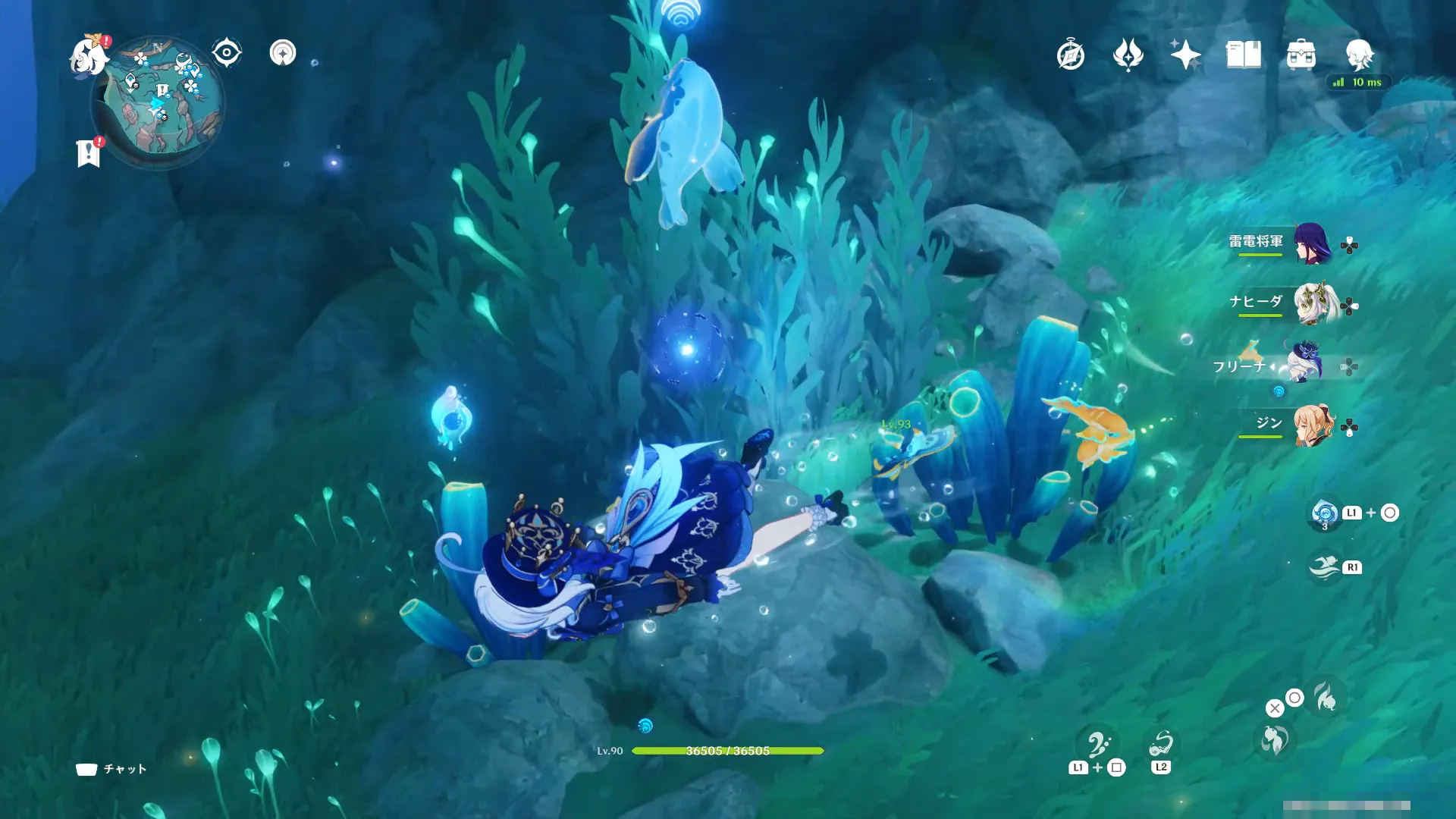Open the battle pass icon
This screenshot has height=819, width=1456.
(1128, 55)
